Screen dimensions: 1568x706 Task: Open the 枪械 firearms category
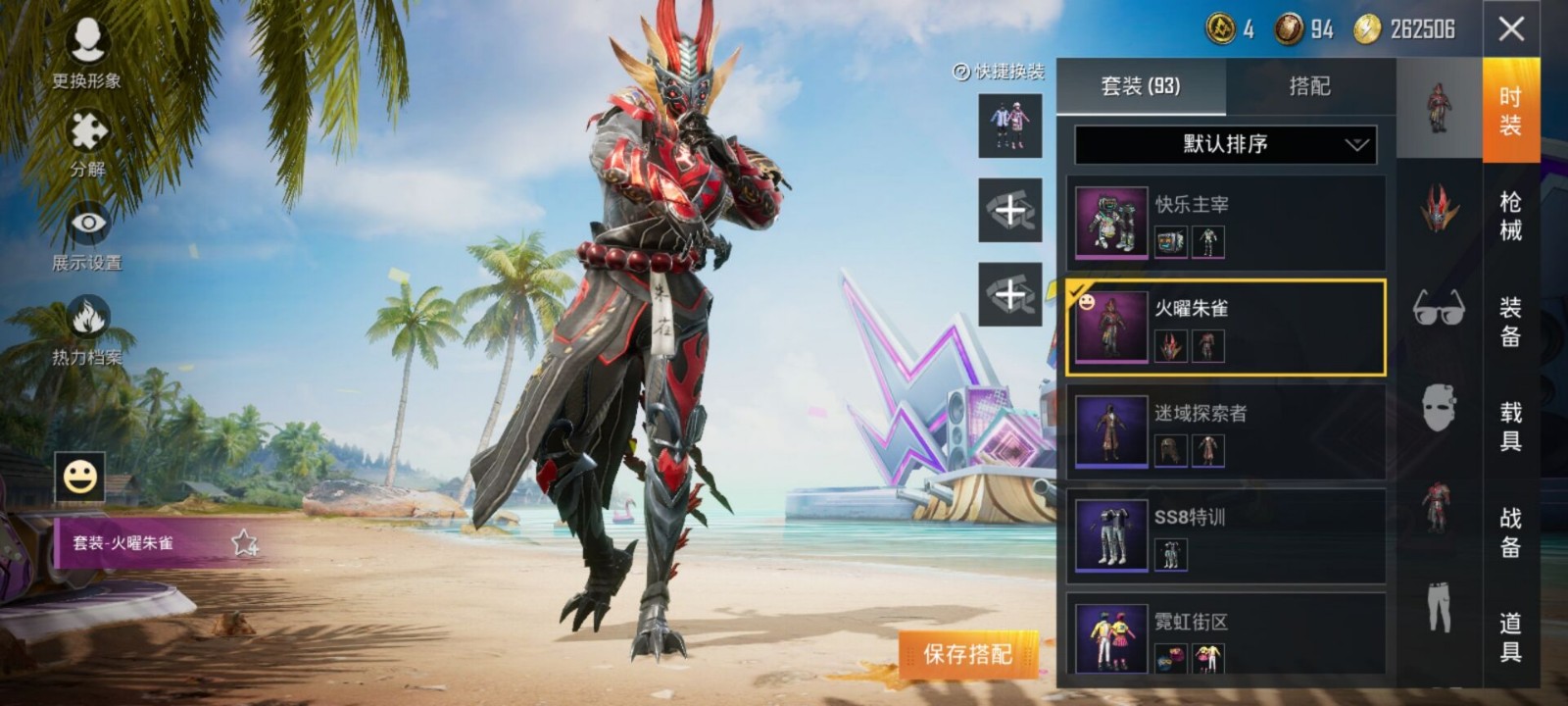1510,216
